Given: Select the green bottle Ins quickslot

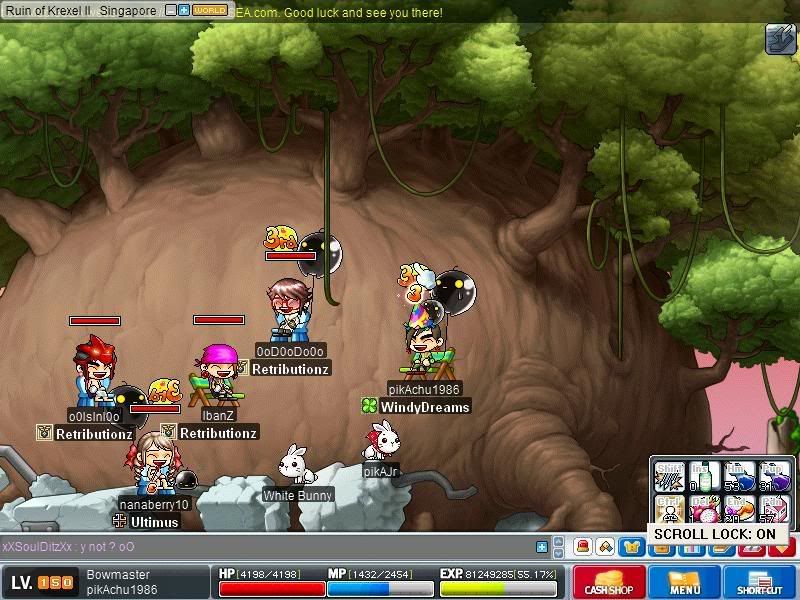Looking at the screenshot, I should pos(705,477).
